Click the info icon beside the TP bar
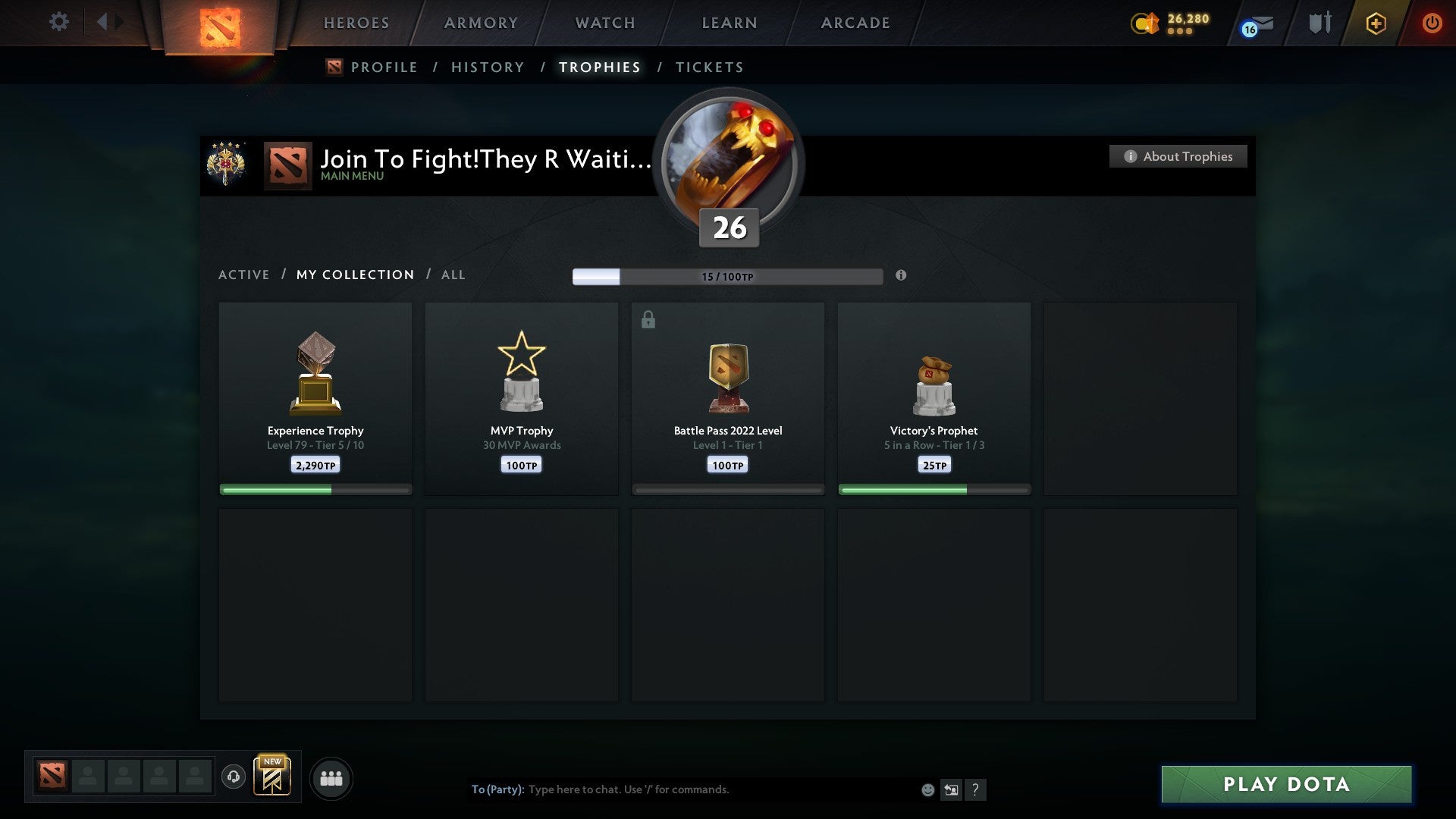 [x=901, y=276]
